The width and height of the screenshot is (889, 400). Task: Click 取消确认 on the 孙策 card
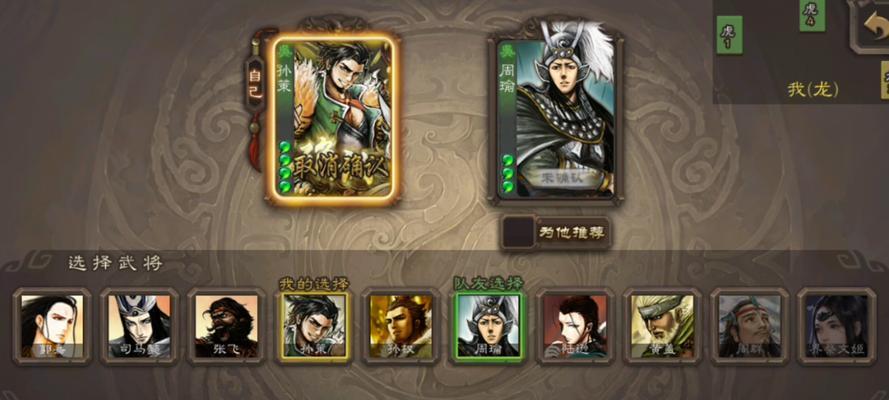332,163
